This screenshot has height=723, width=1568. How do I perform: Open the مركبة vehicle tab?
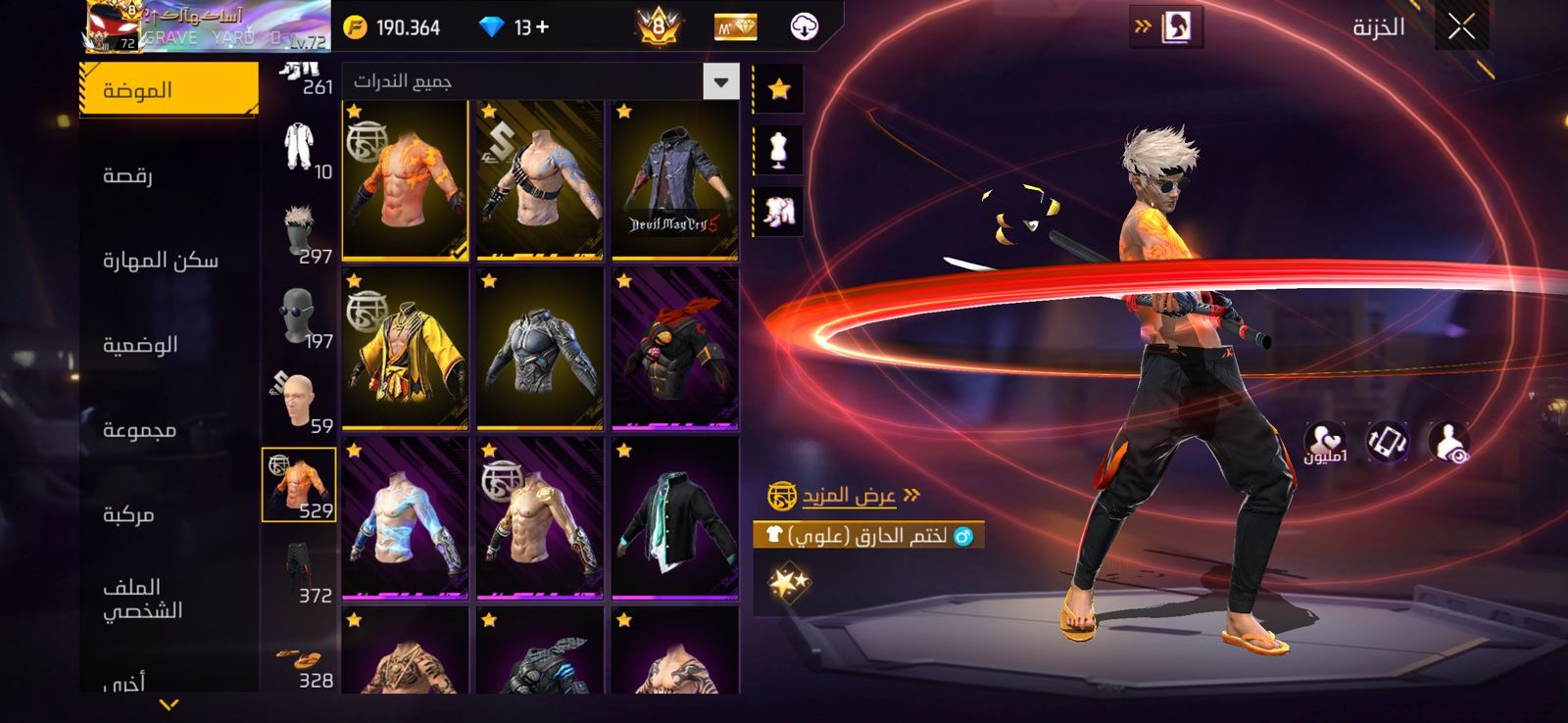128,514
